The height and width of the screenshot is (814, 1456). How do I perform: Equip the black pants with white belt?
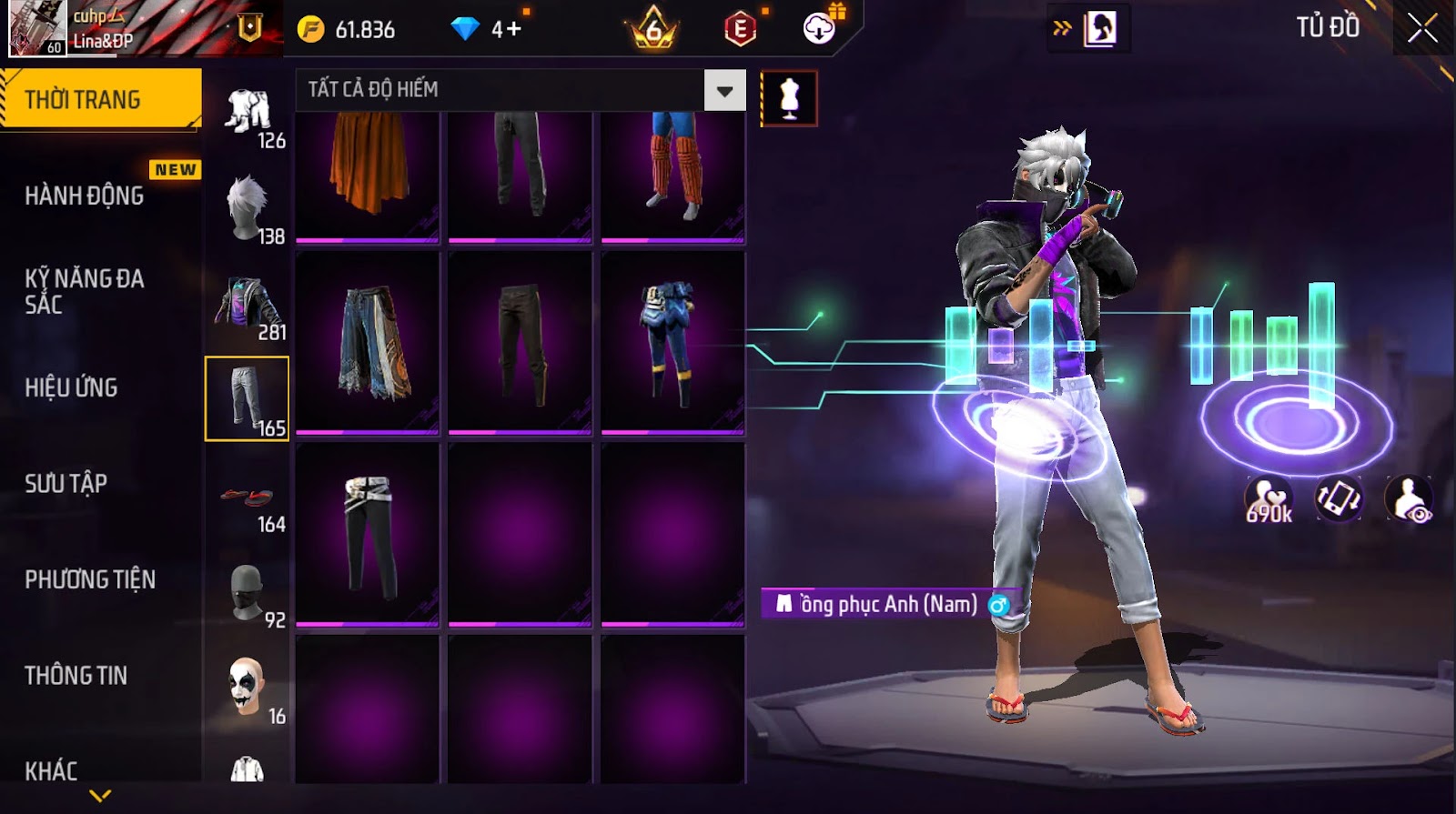point(368,535)
